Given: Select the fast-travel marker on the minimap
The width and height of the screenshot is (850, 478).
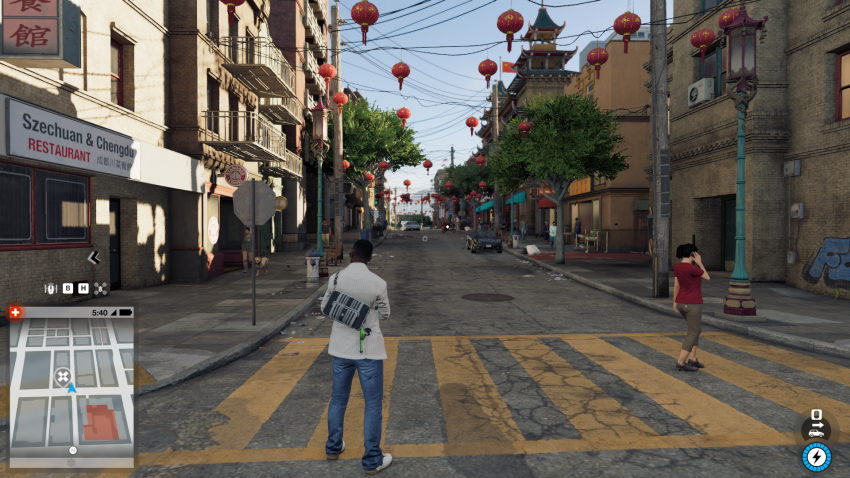Looking at the screenshot, I should click(x=63, y=376).
